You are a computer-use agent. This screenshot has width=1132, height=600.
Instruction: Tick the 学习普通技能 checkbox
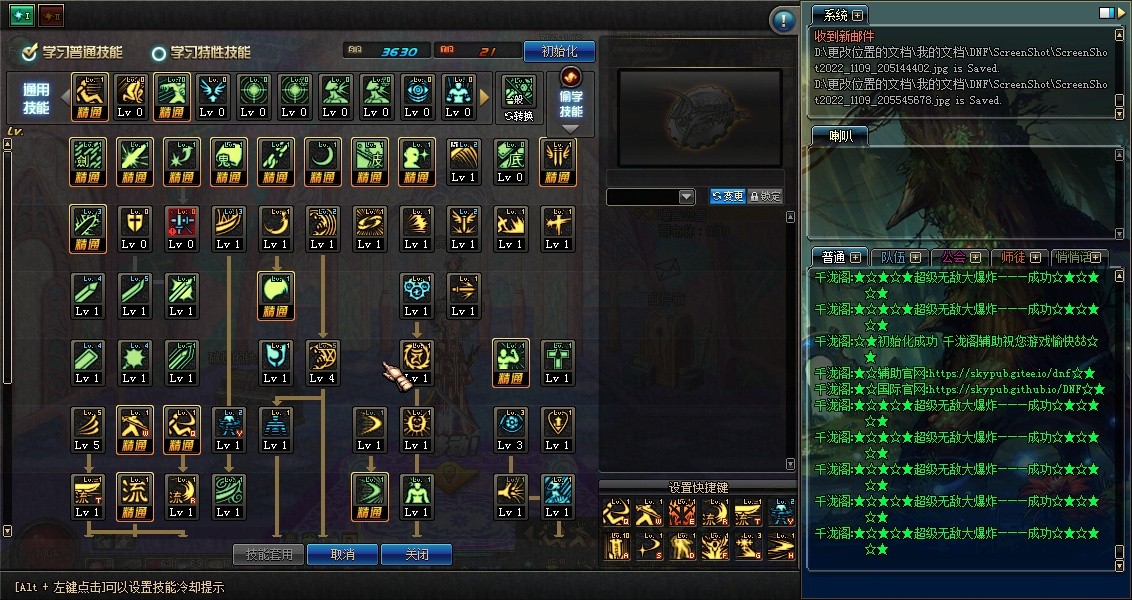point(29,52)
